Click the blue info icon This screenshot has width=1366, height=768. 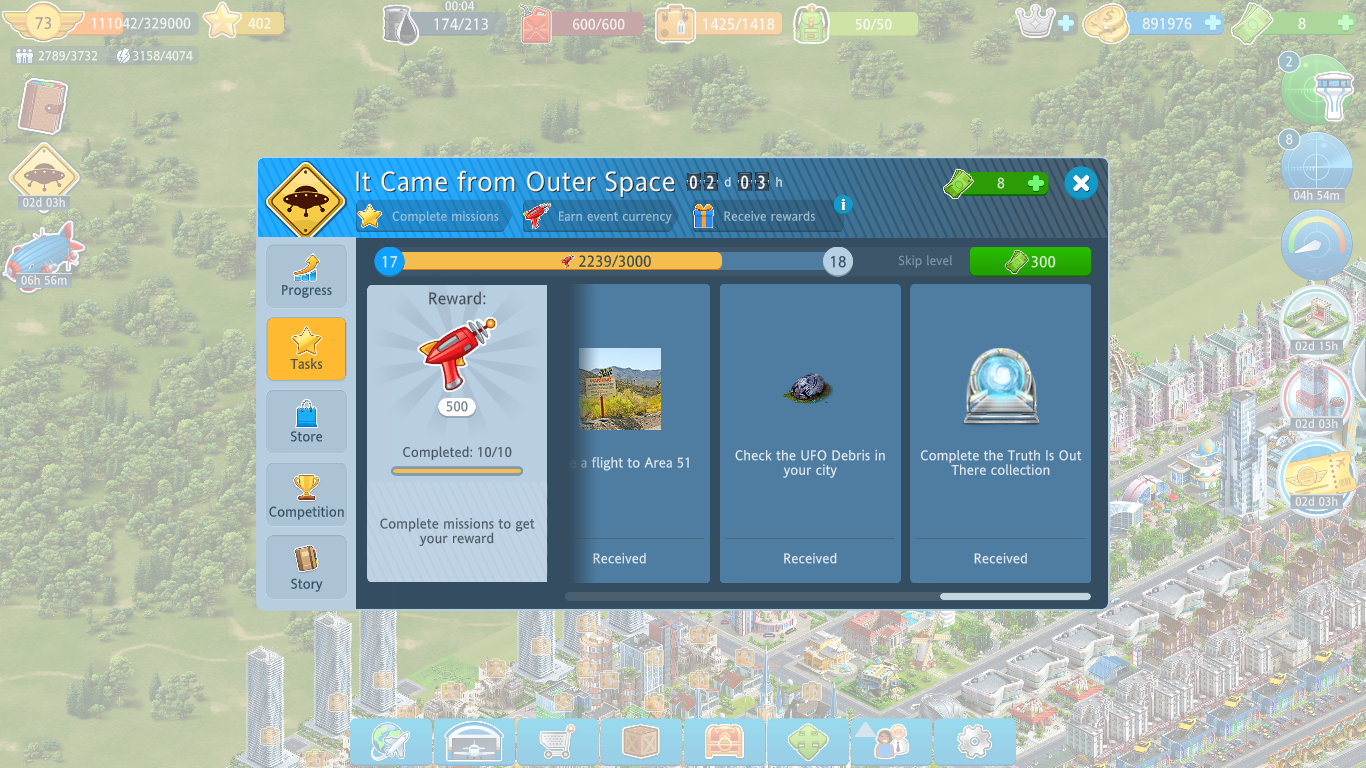tap(843, 205)
